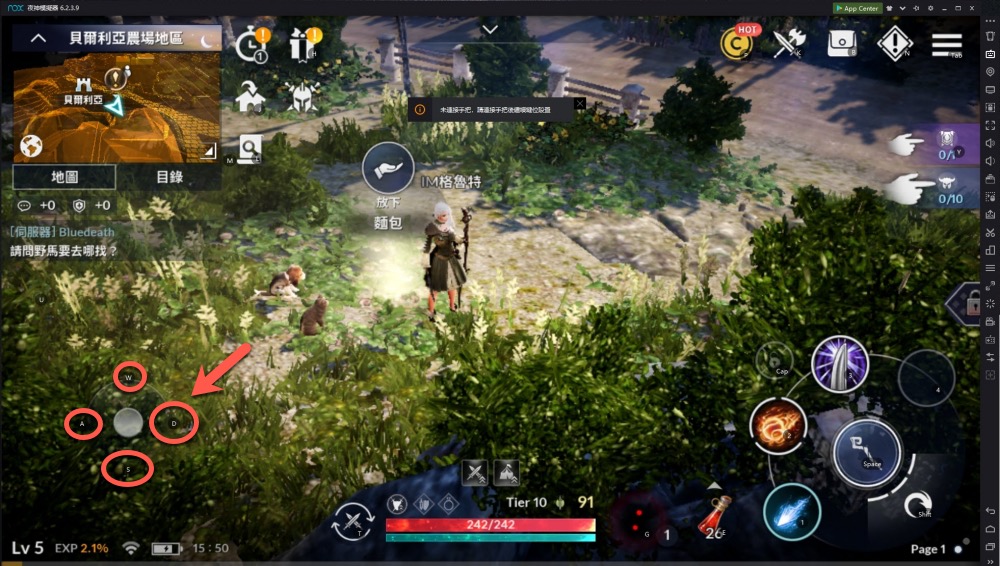The height and width of the screenshot is (566, 1000).
Task: Open the Nox App Center button
Action: click(857, 8)
